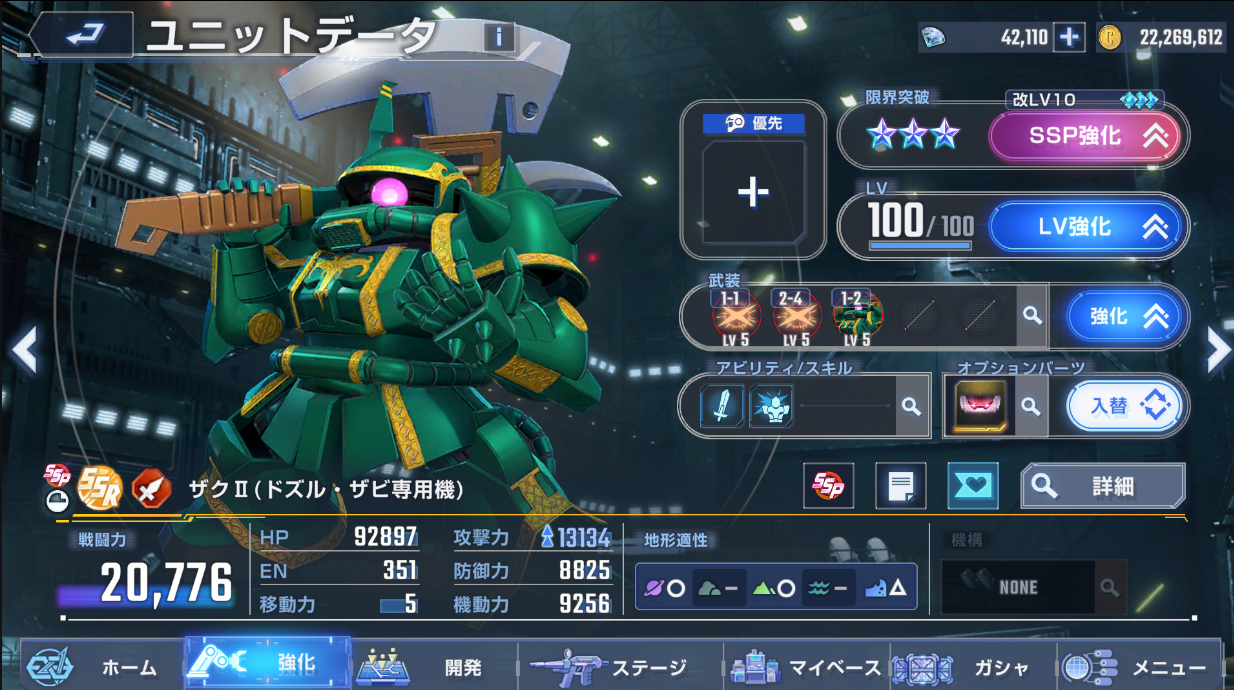Open LV強化 level upgrade
Image resolution: width=1234 pixels, height=690 pixels.
tap(1087, 227)
